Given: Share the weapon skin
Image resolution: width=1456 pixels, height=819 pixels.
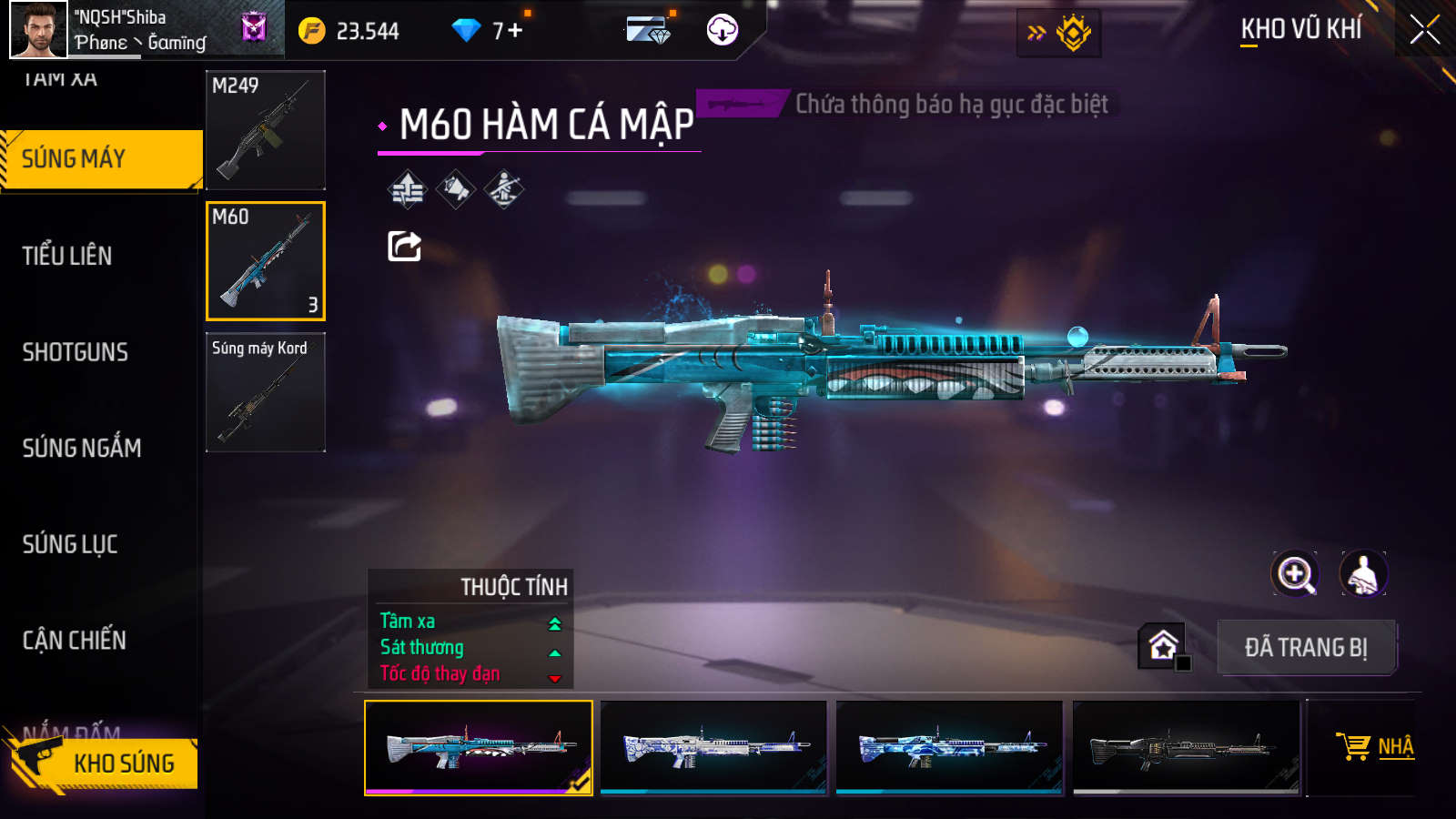Looking at the screenshot, I should [x=404, y=246].
